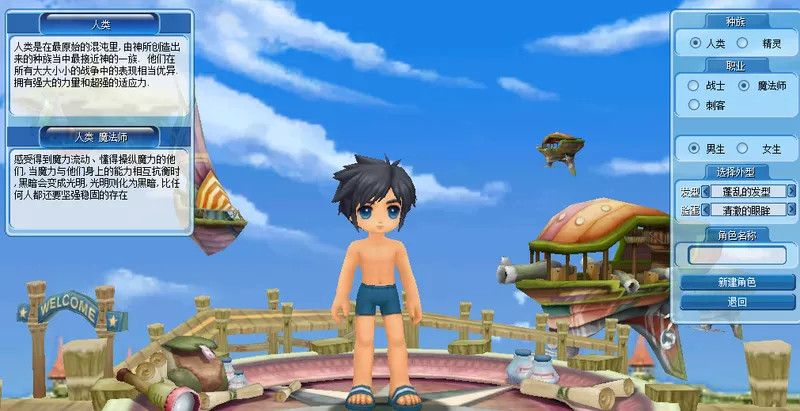Focus the 角色名称 character name field
Screen dimensions: 800x411
click(x=738, y=255)
